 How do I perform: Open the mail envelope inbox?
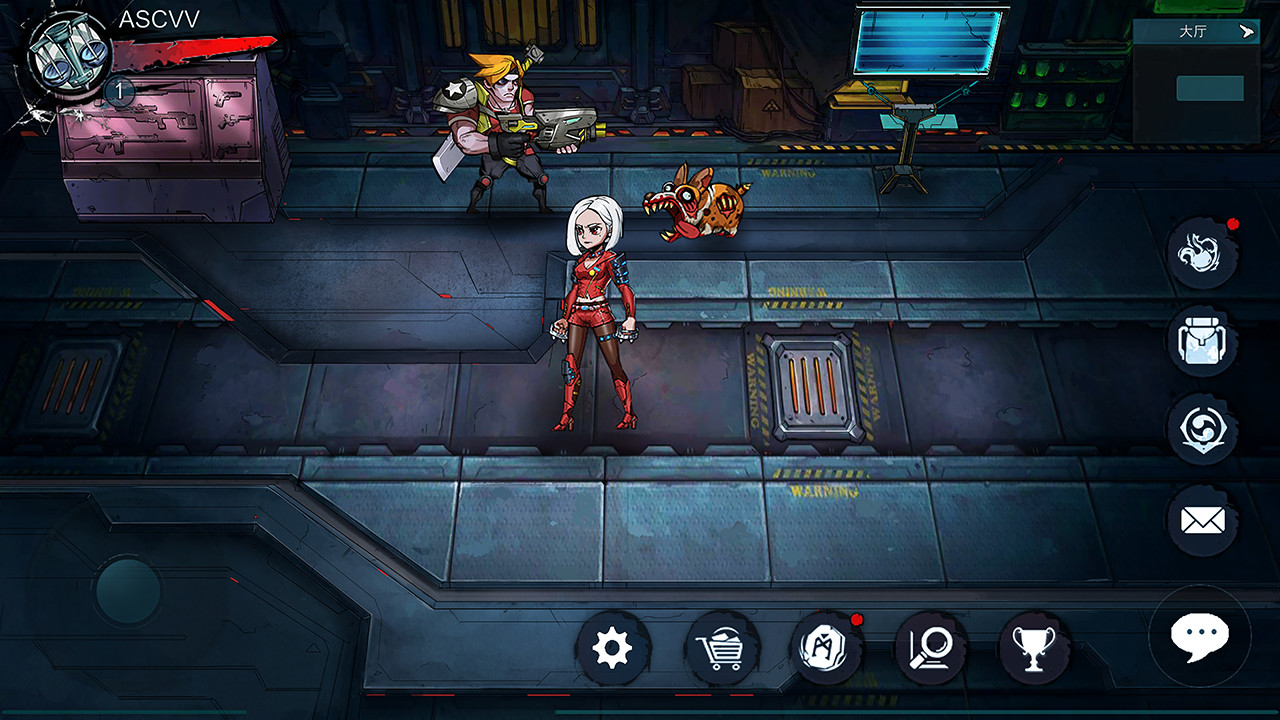pos(1203,519)
